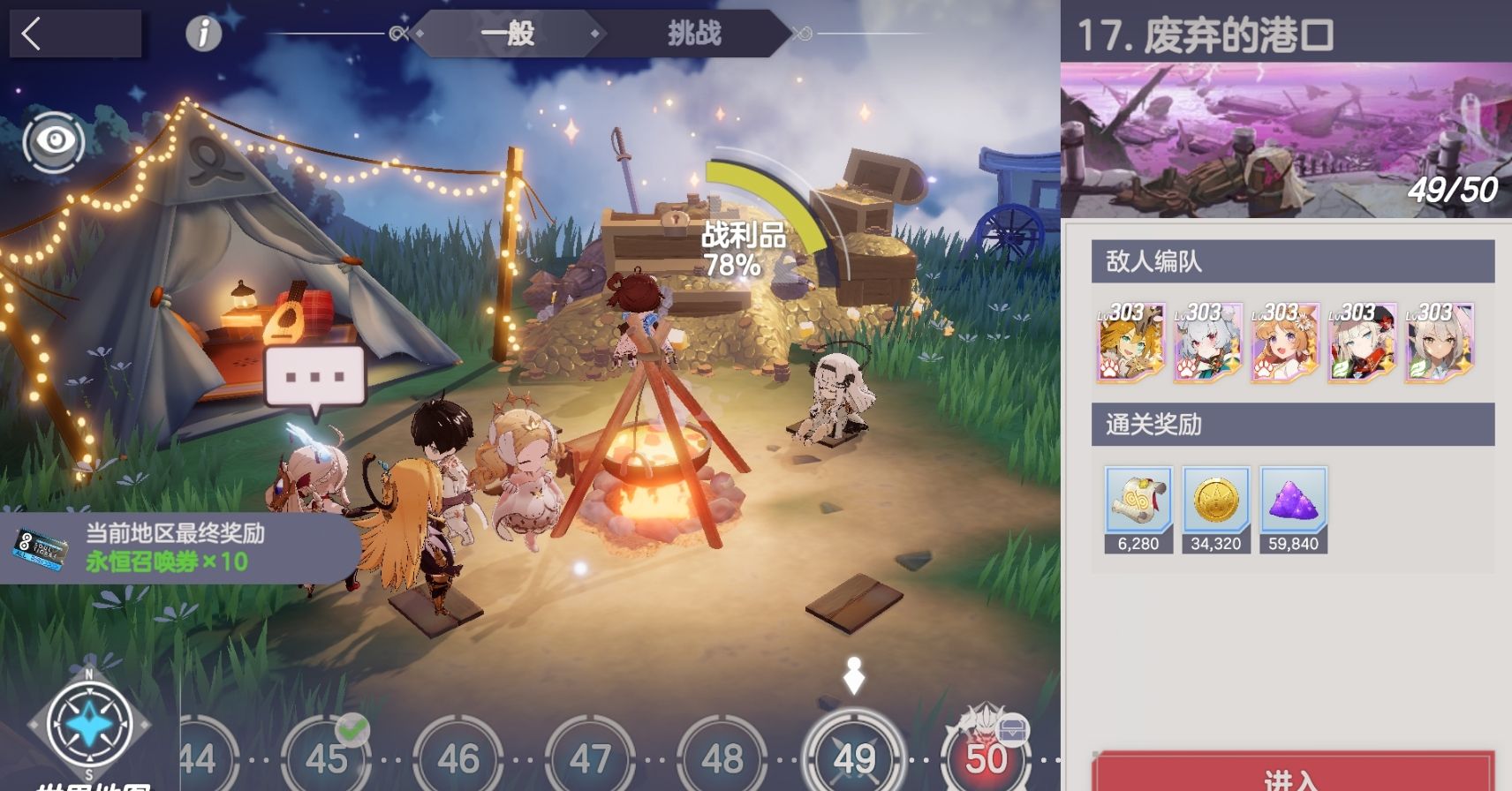Image resolution: width=1512 pixels, height=791 pixels.
Task: Select stage 47 node
Action: click(x=590, y=757)
